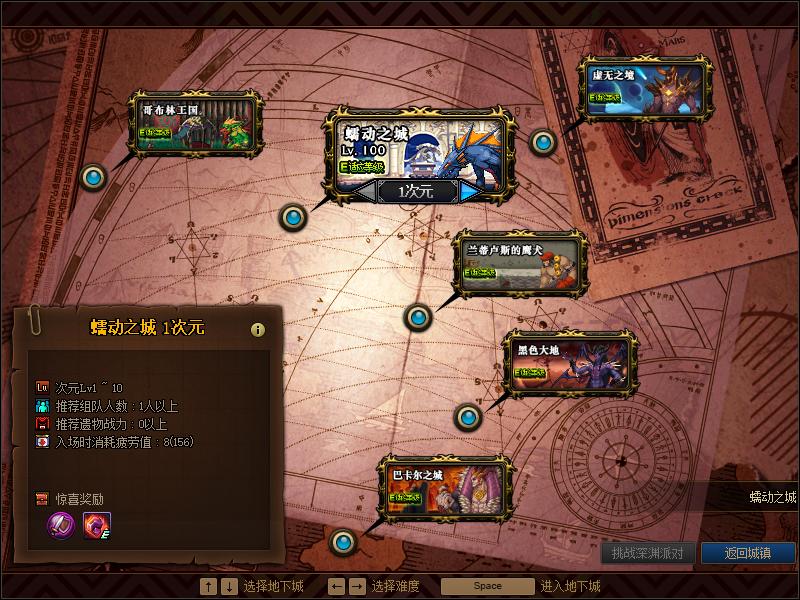The height and width of the screenshot is (600, 800).
Task: Click the left arrow beside 1次元
Action: [364, 191]
